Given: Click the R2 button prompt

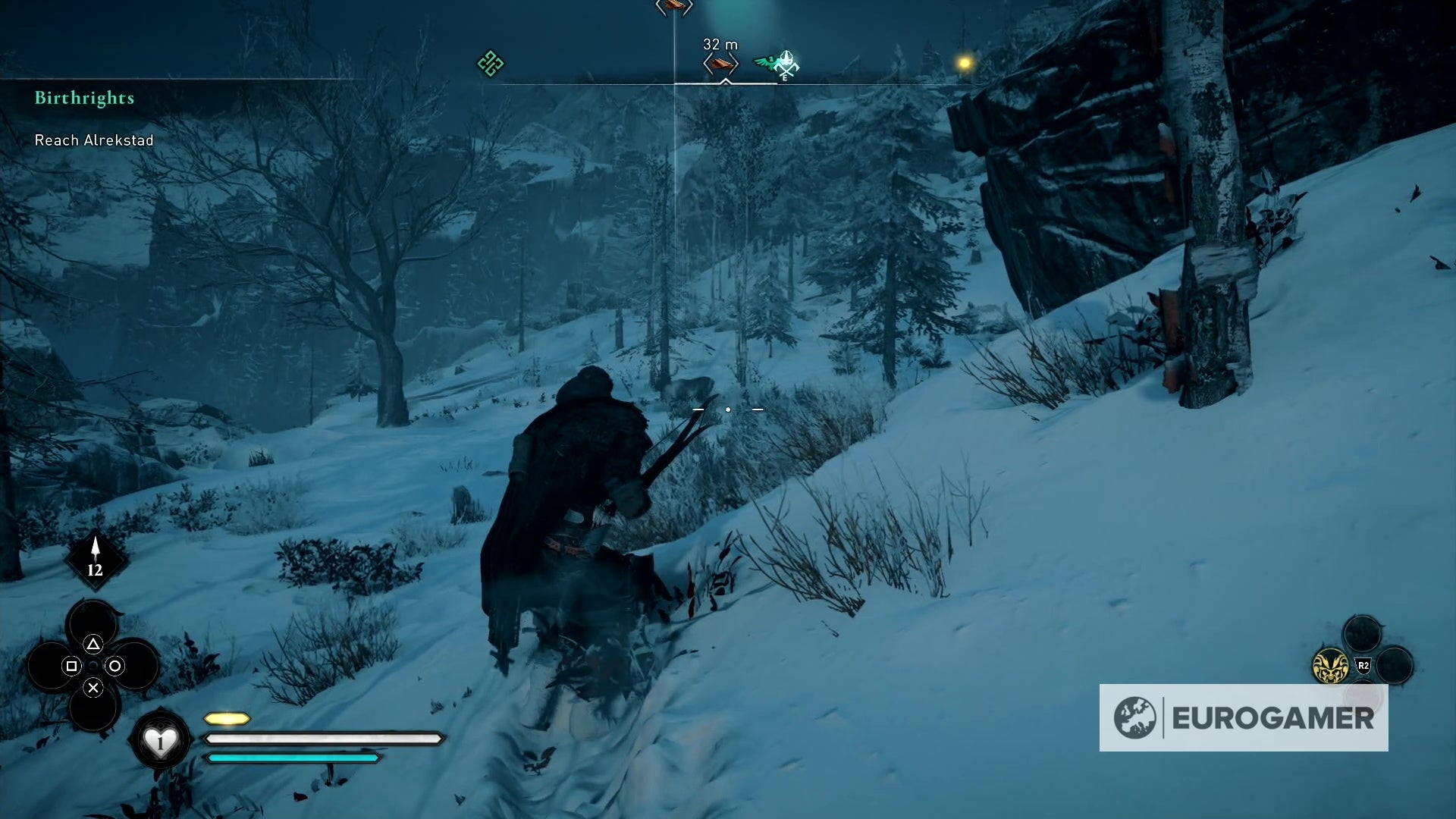Looking at the screenshot, I should (1363, 666).
